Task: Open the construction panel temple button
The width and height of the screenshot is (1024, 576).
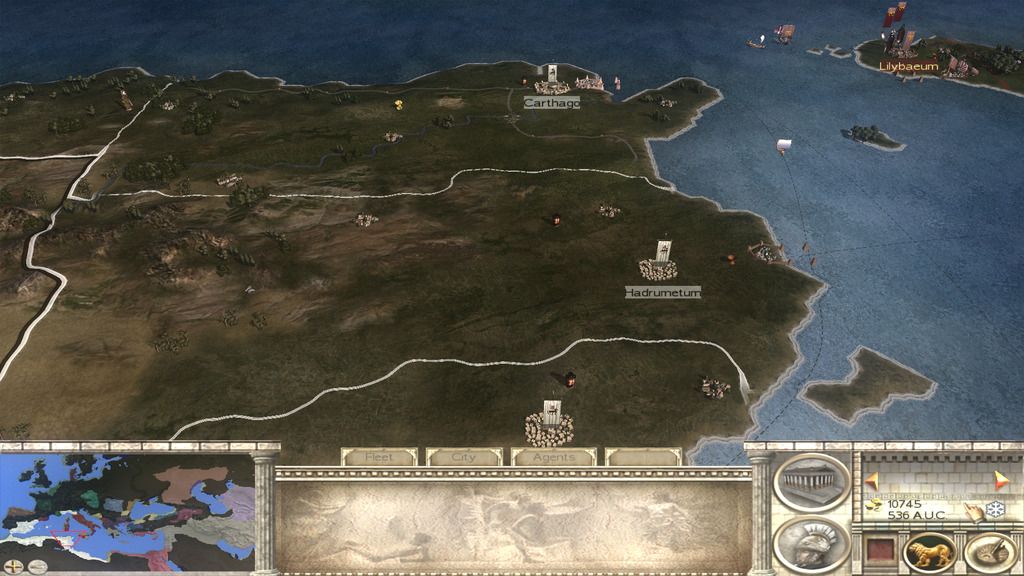Action: 811,483
